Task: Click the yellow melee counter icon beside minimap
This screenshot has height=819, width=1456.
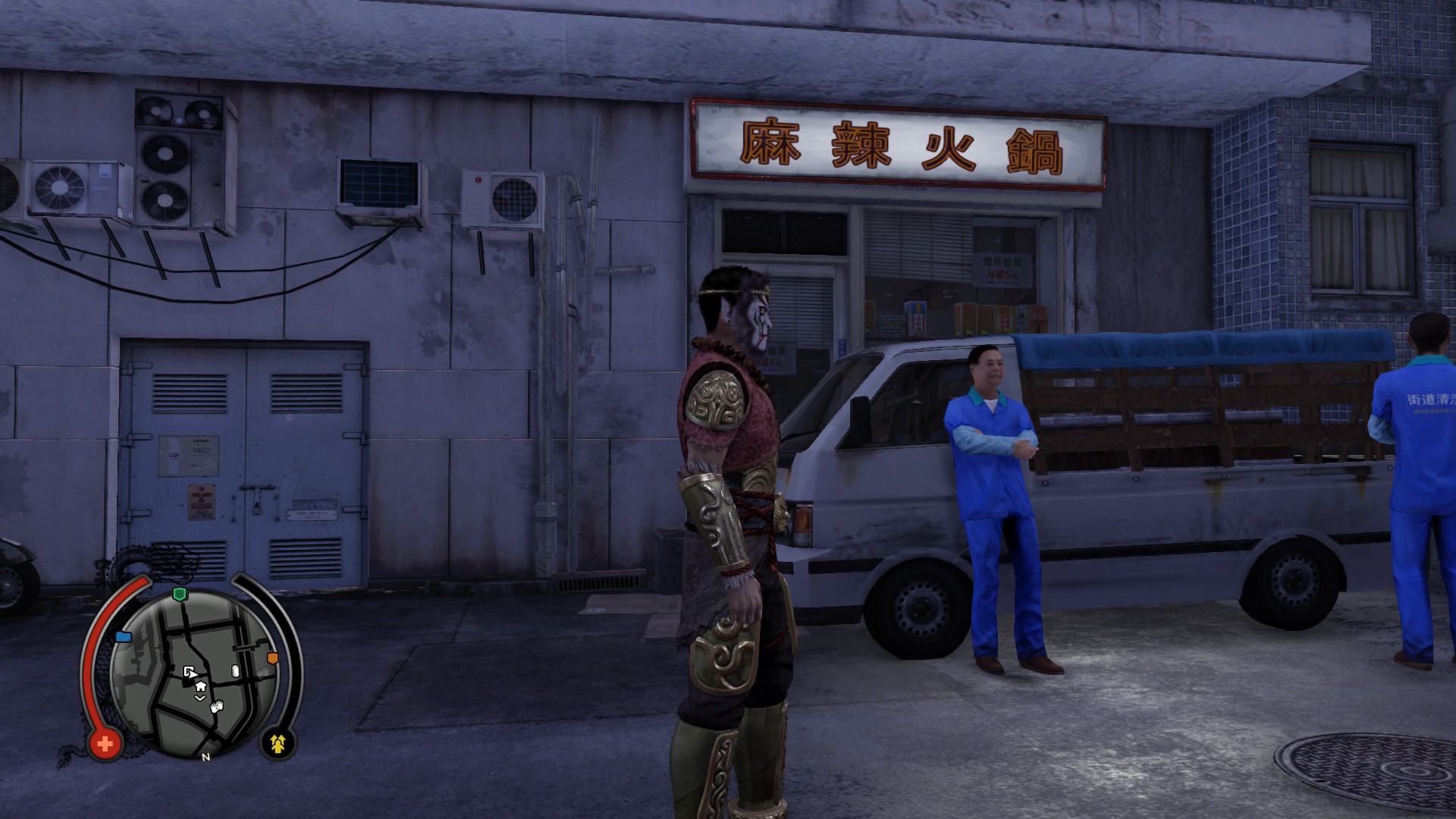Action: coord(278,744)
